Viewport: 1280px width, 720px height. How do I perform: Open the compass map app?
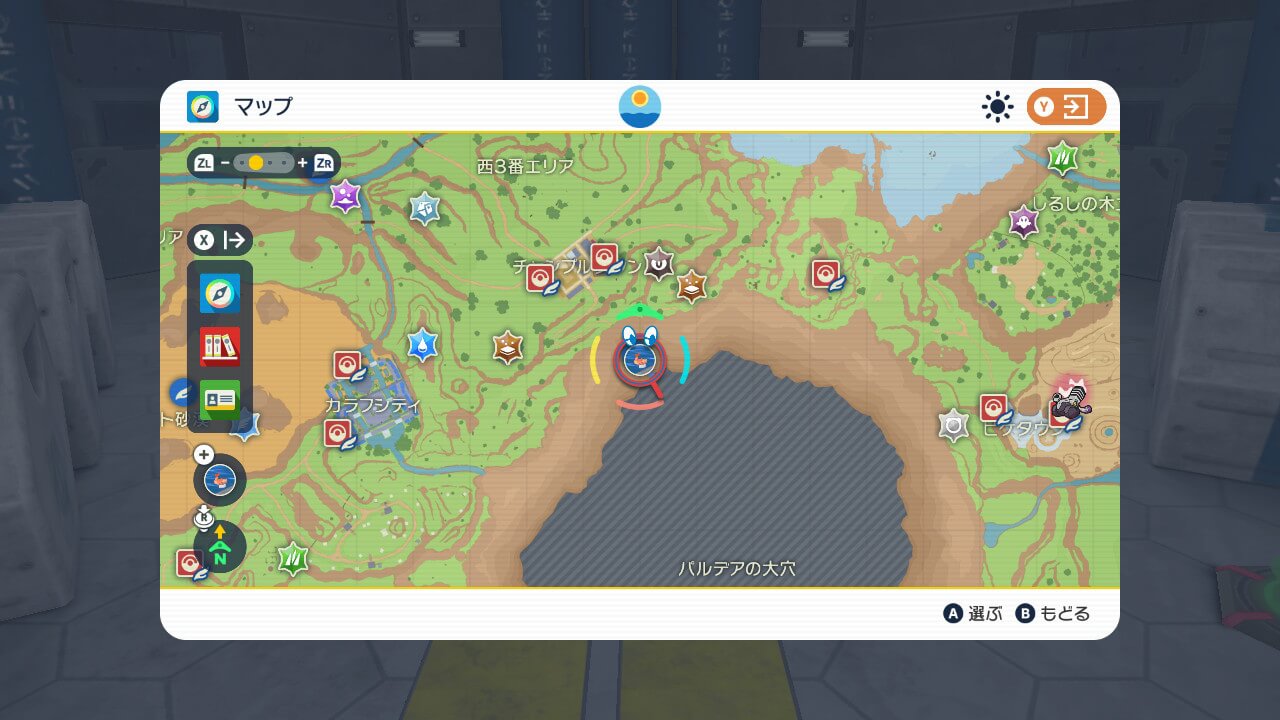(220, 293)
